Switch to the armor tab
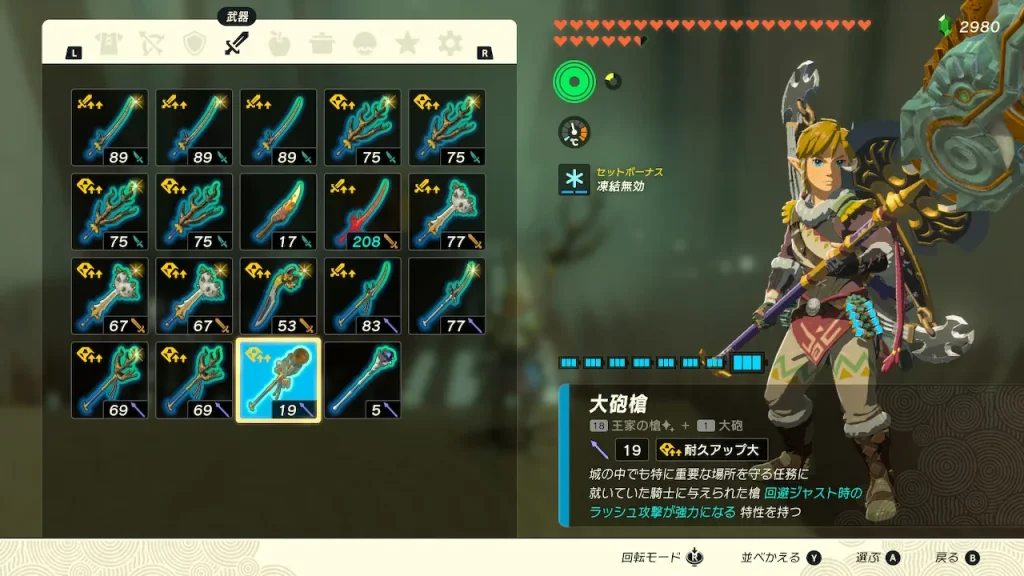This screenshot has width=1024, height=576. tap(108, 44)
